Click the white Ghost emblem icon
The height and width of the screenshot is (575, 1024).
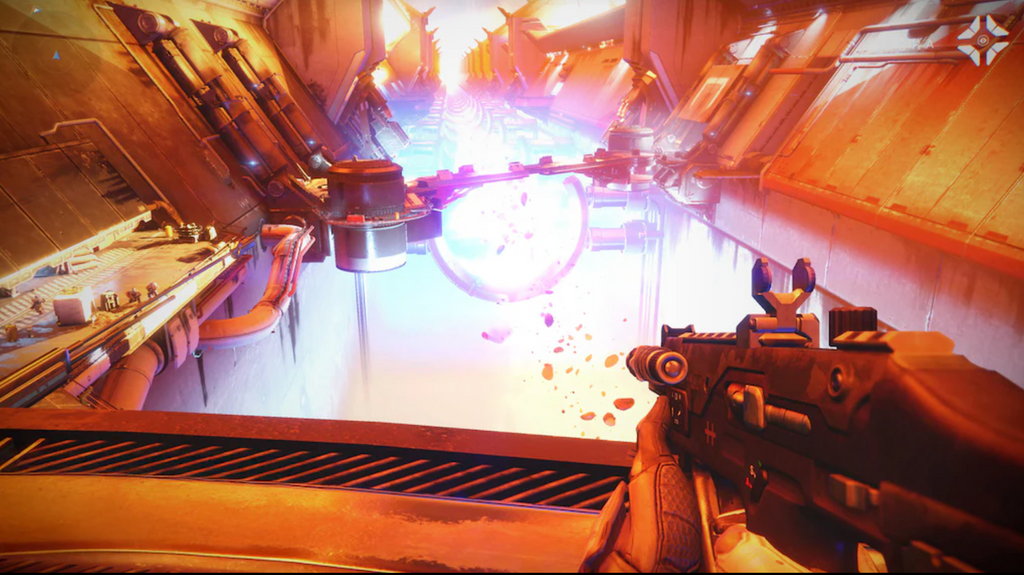click(982, 41)
